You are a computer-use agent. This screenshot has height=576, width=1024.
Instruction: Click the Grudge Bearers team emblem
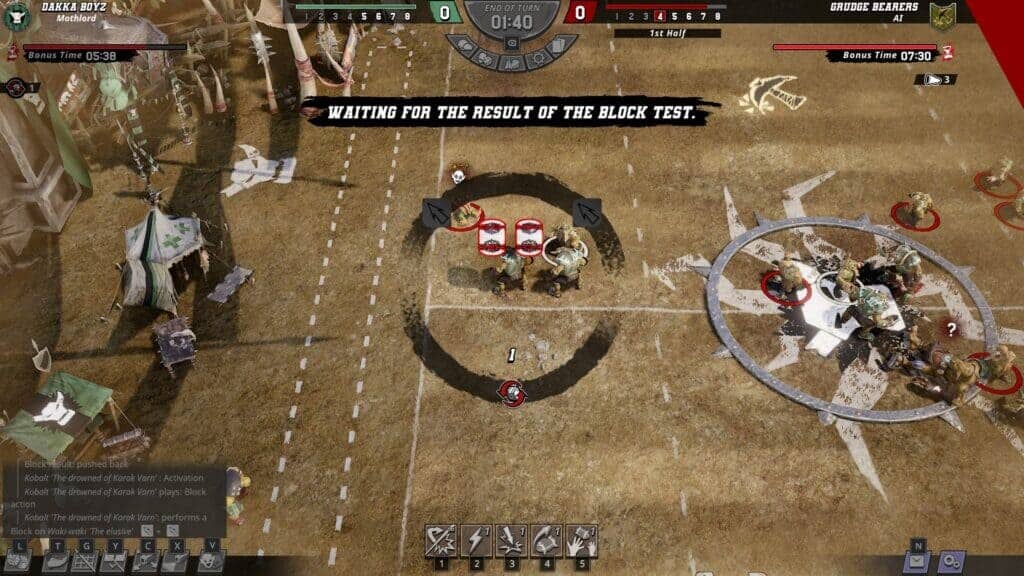[942, 15]
